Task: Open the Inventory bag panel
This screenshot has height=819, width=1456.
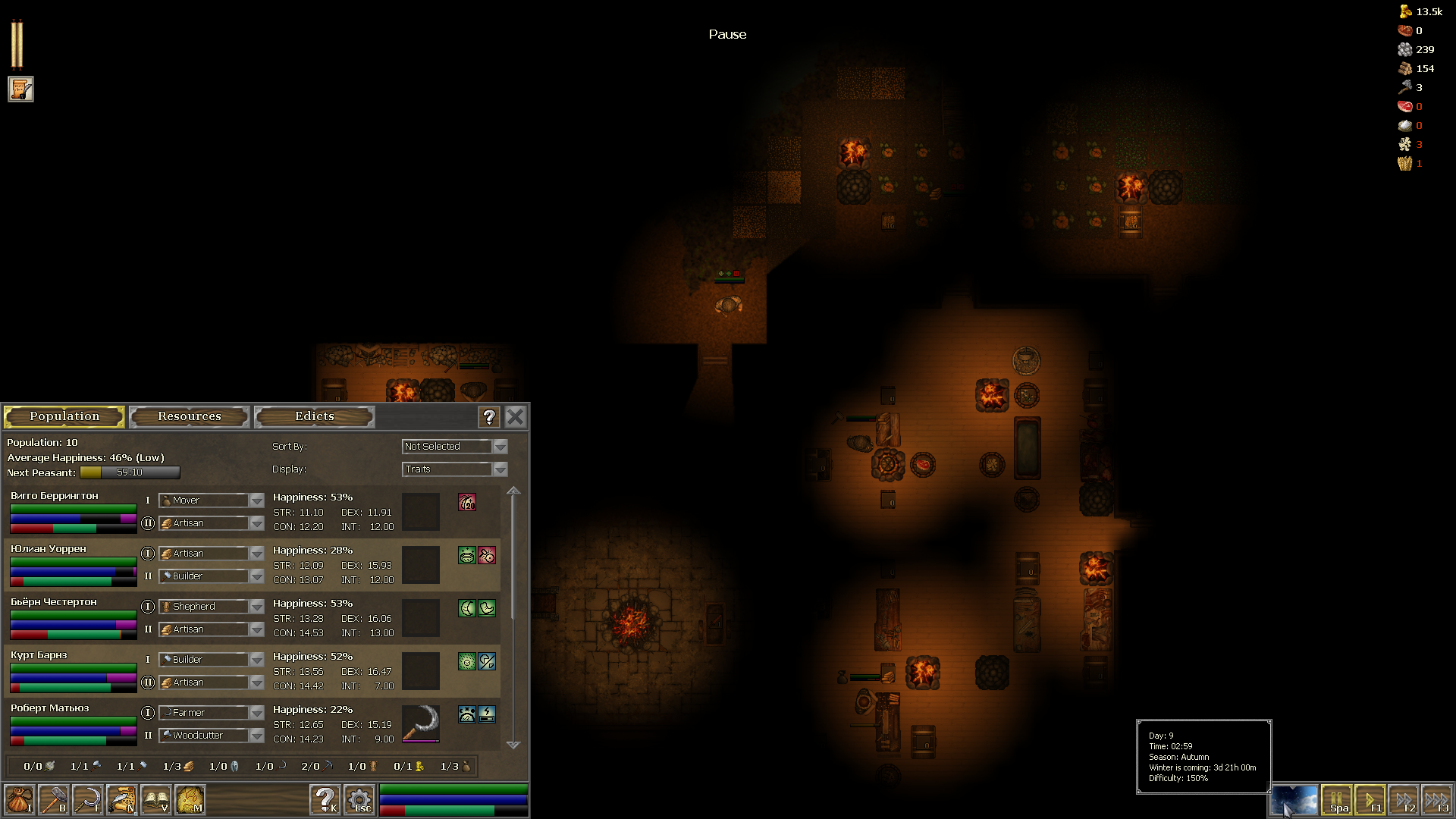Action: pos(20,800)
